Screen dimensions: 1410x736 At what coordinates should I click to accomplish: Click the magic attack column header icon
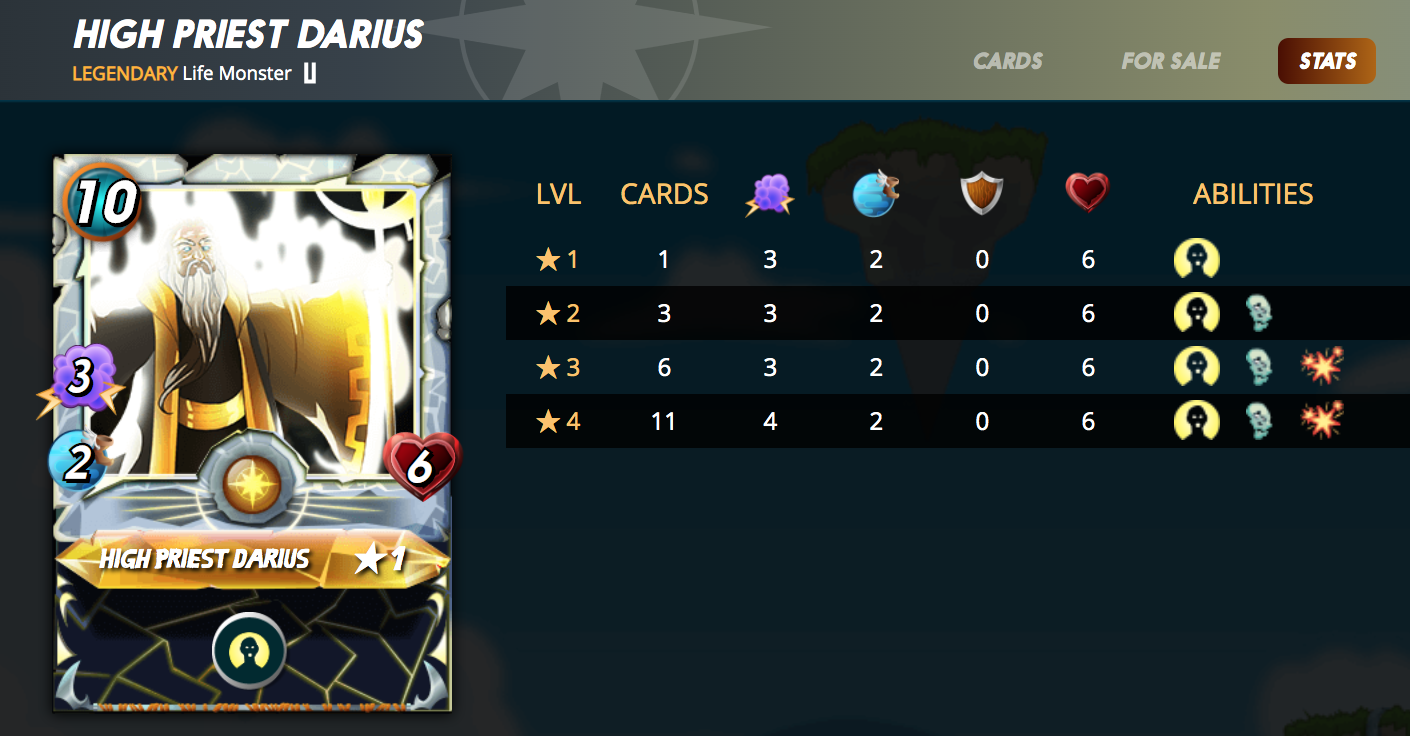pyautogui.click(x=769, y=194)
